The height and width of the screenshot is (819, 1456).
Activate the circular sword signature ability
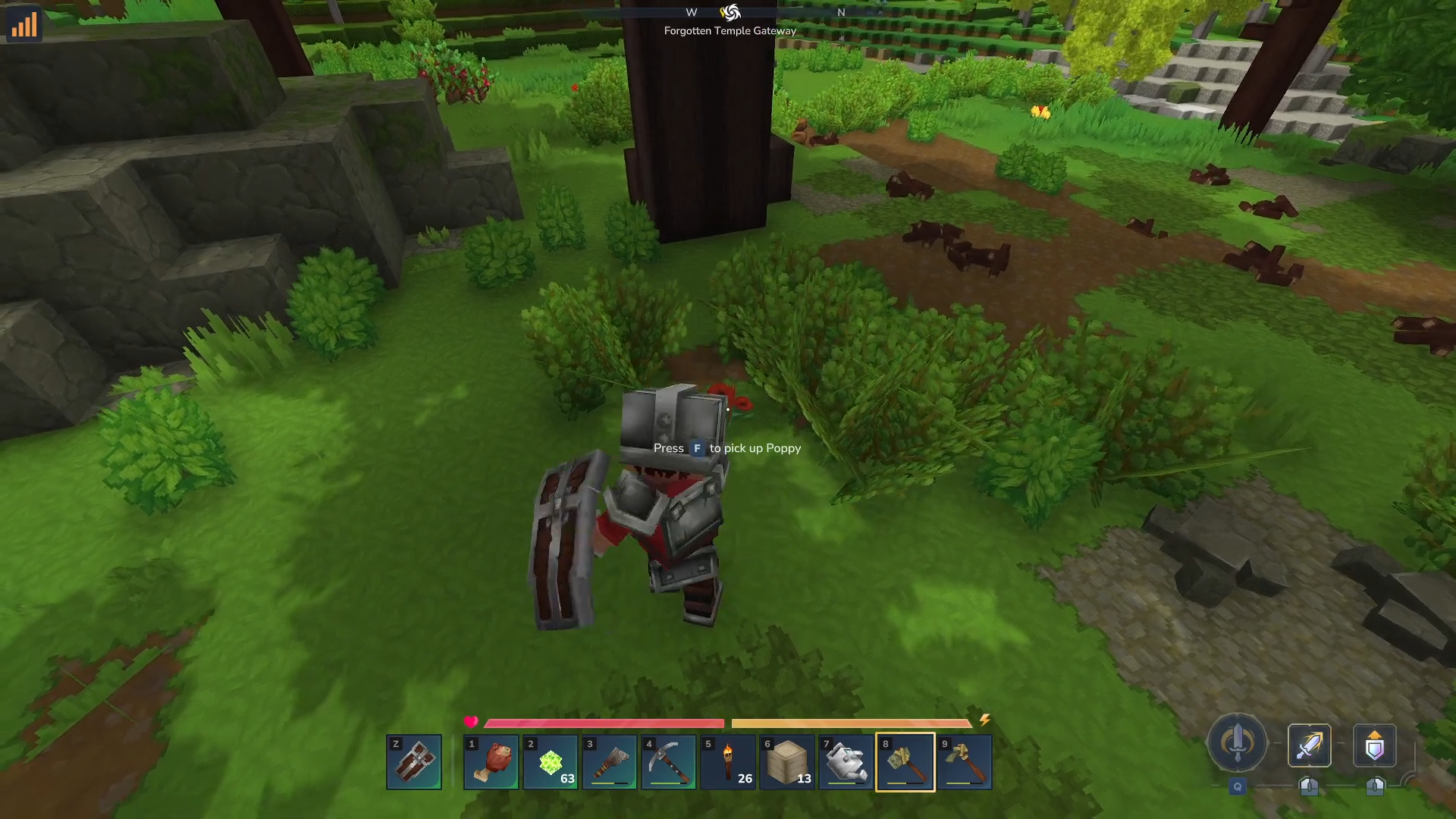click(x=1237, y=743)
